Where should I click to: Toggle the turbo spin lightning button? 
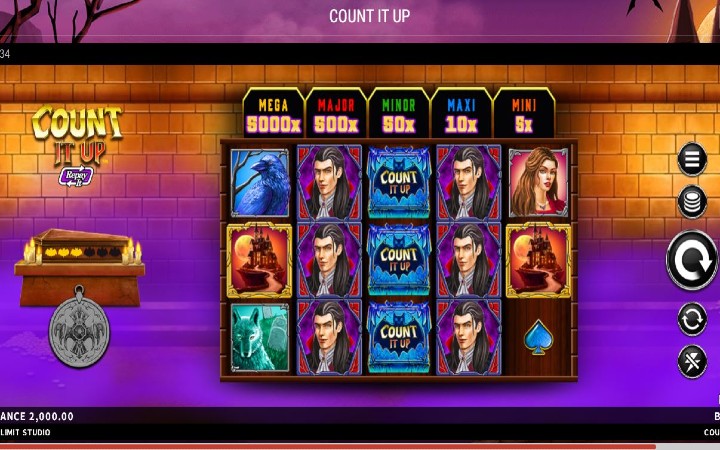(692, 360)
